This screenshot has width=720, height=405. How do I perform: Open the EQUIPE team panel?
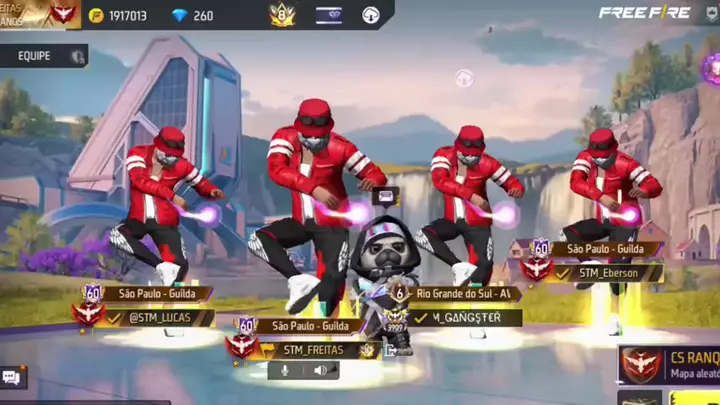(x=45, y=57)
